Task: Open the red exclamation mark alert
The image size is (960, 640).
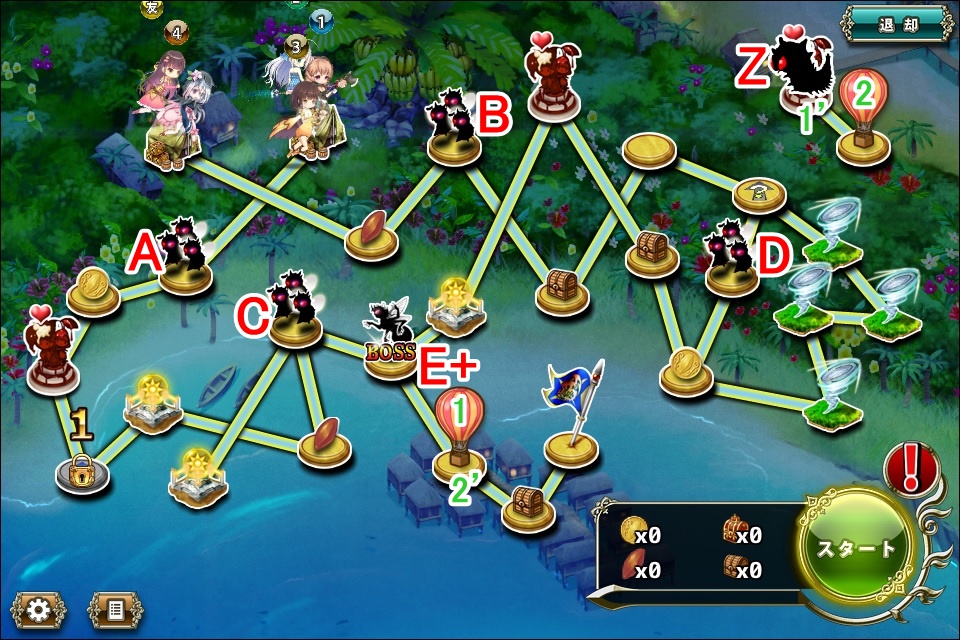Action: point(911,468)
